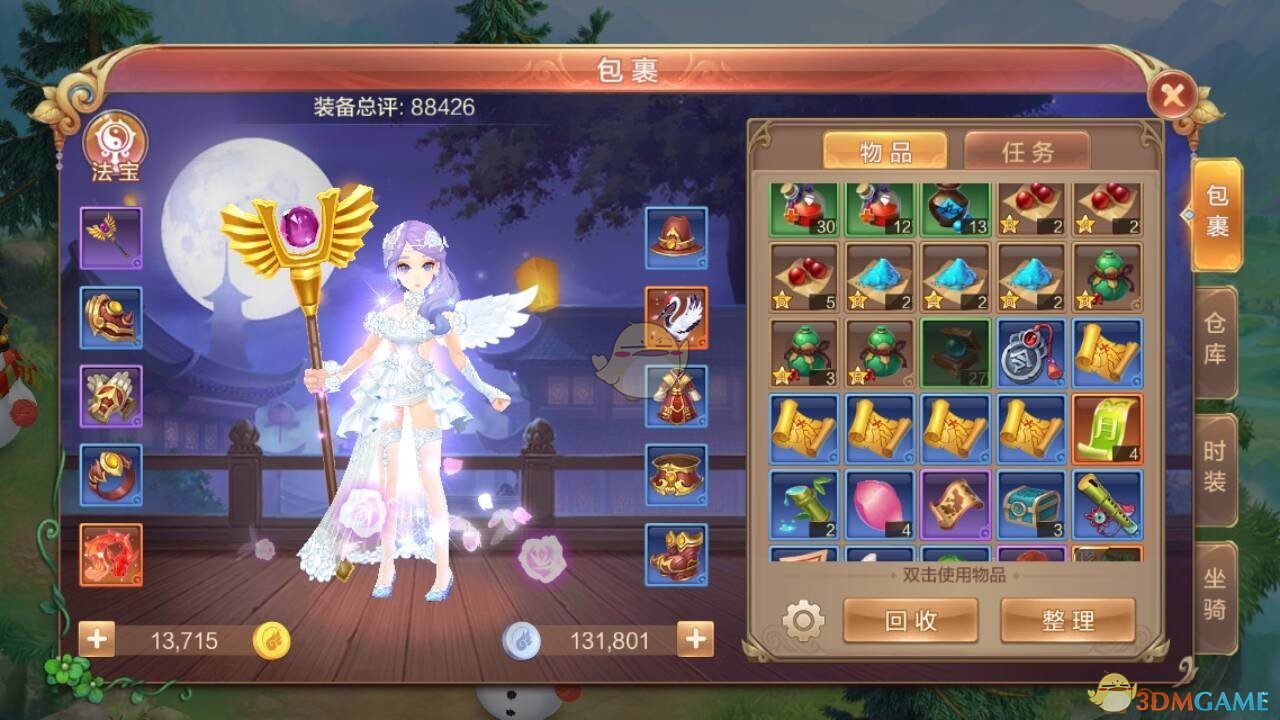Viewport: 1280px width, 720px height.
Task: Select the treasure chest item in bag
Action: click(1033, 507)
